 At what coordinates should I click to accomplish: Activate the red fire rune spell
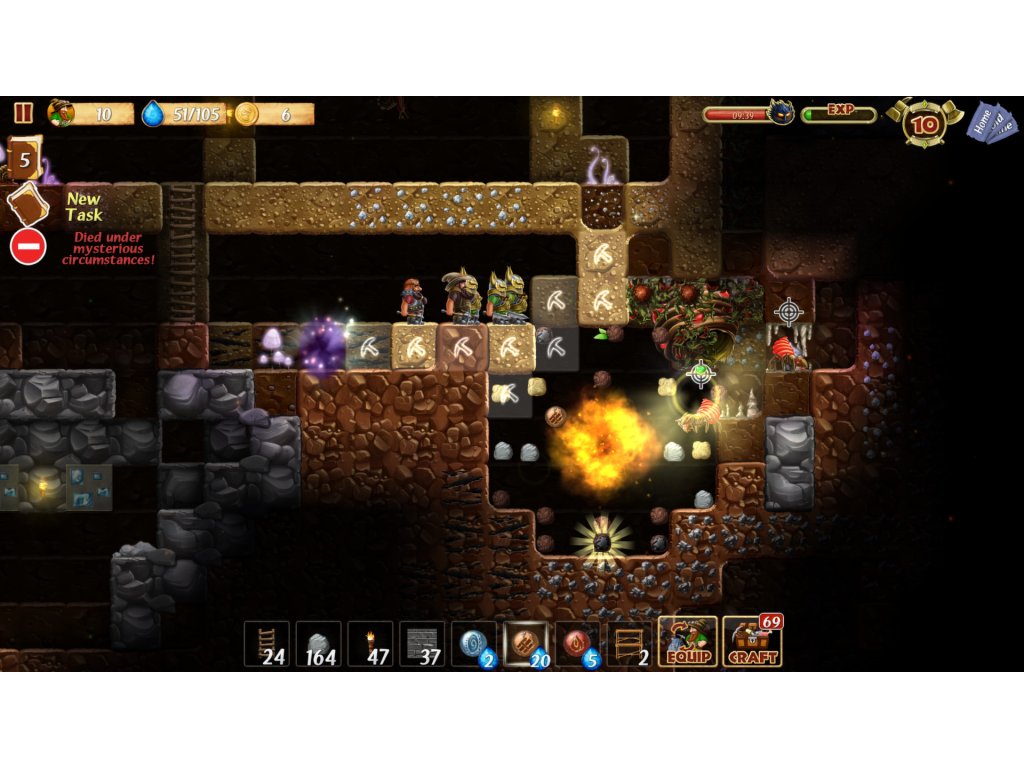[577, 644]
